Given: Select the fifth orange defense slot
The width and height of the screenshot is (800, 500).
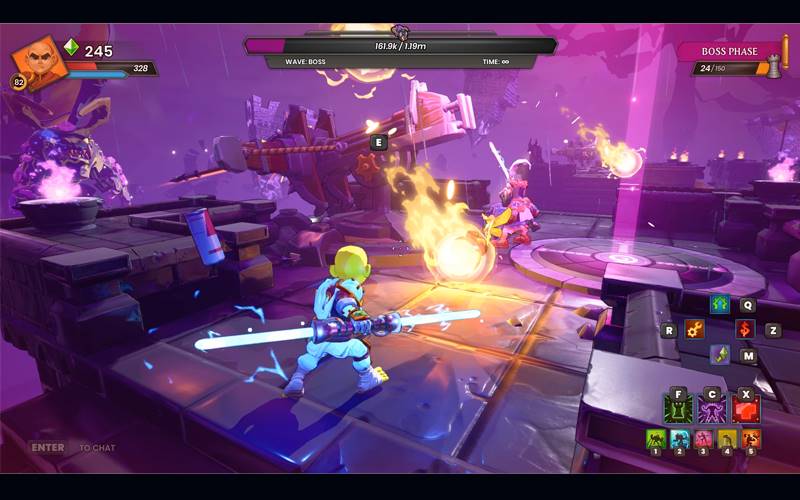Looking at the screenshot, I should [x=751, y=439].
